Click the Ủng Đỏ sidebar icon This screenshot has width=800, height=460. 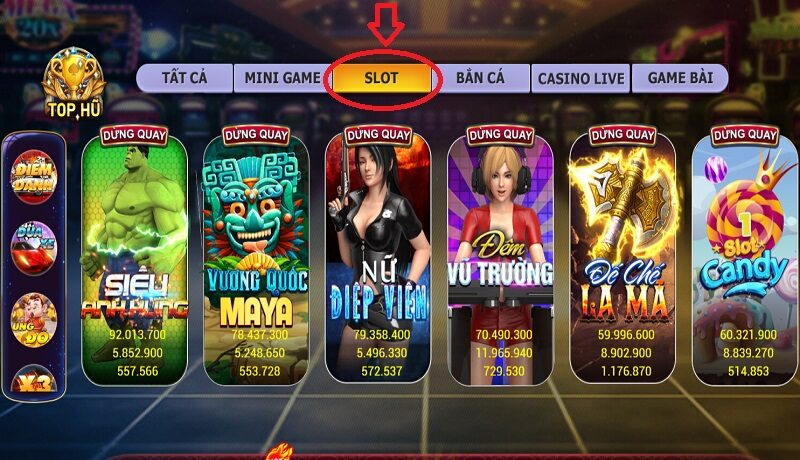coord(34,317)
